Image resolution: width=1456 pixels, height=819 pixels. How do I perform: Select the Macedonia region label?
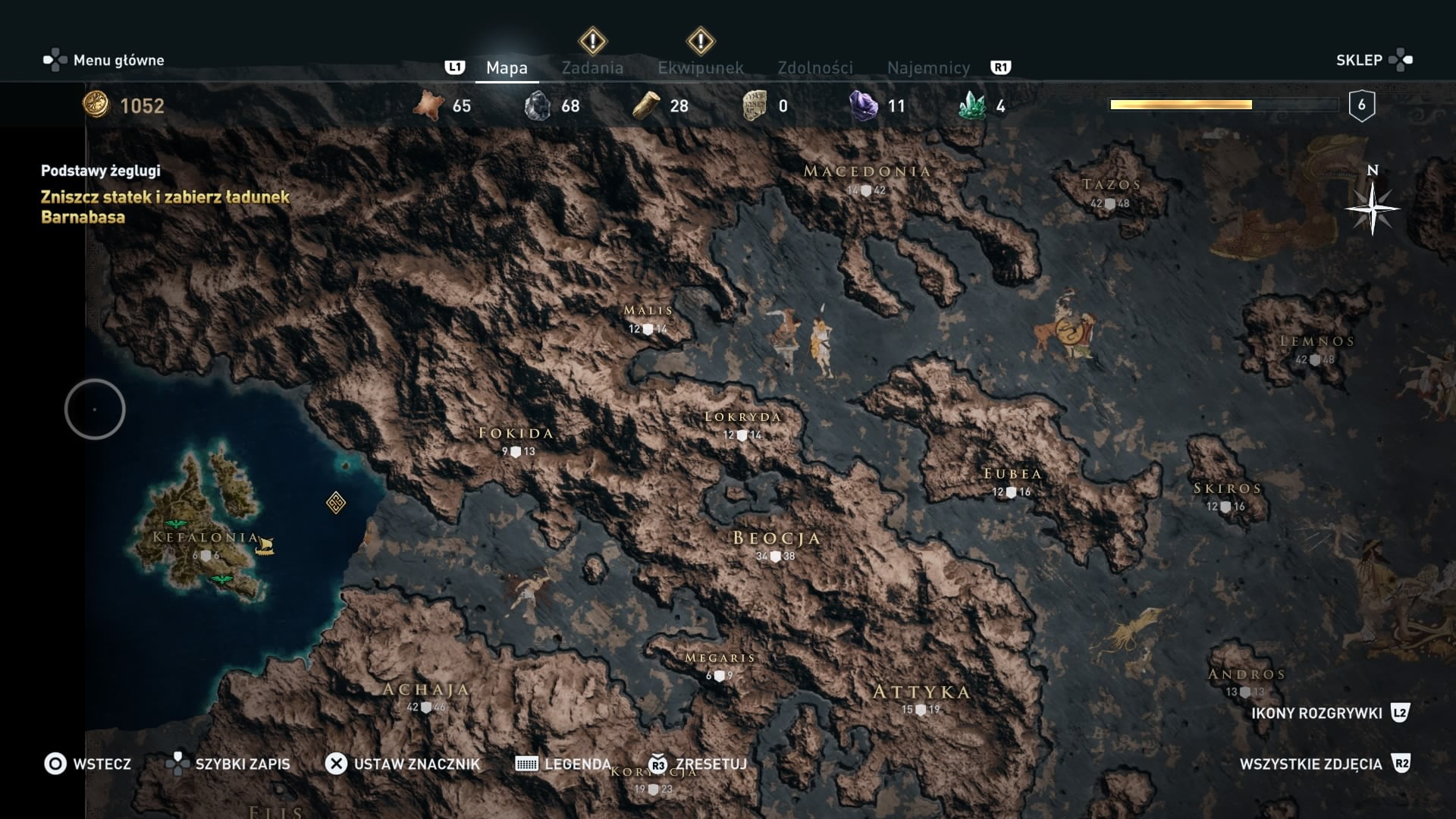[867, 171]
